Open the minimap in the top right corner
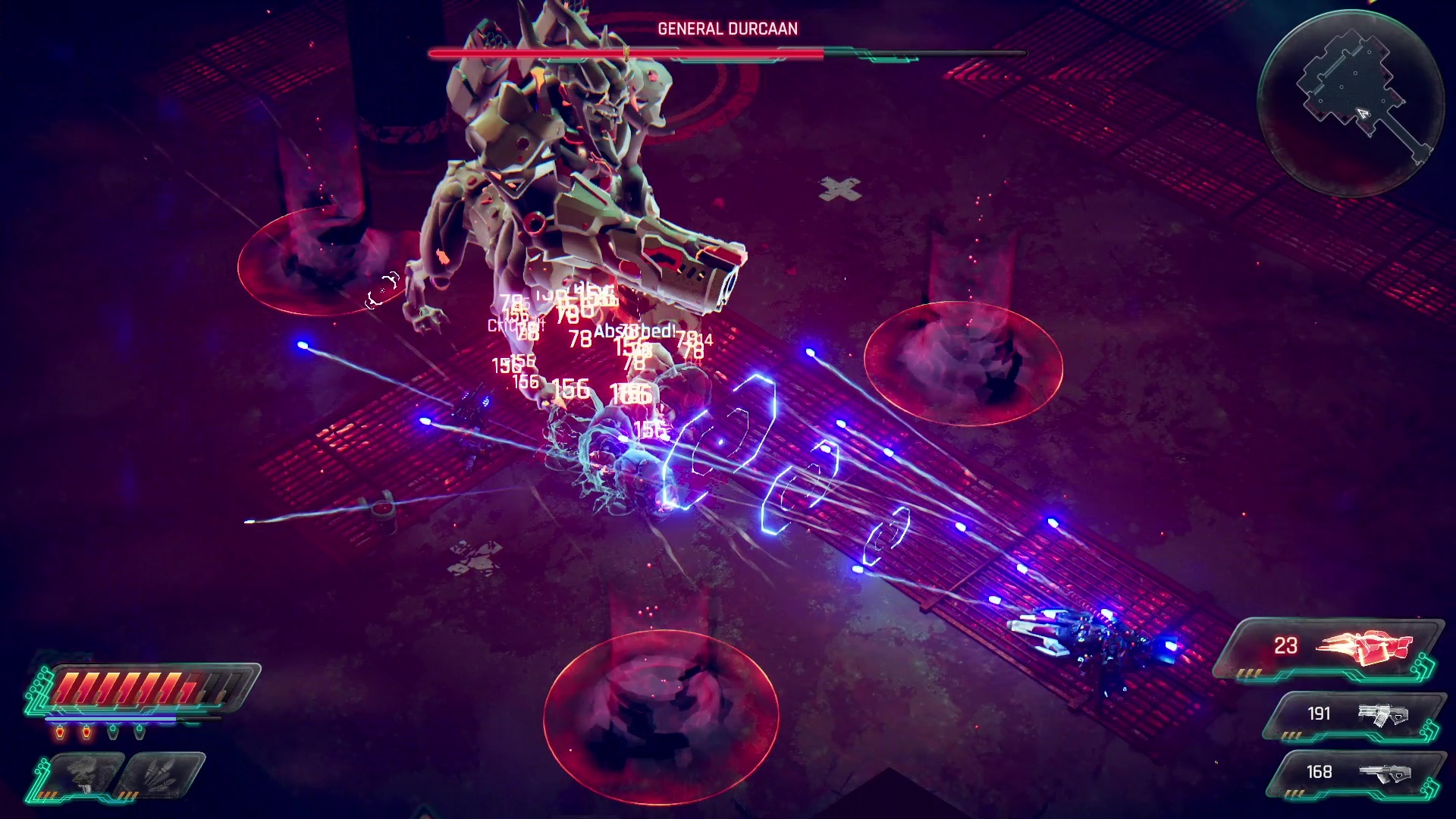 (1360, 95)
